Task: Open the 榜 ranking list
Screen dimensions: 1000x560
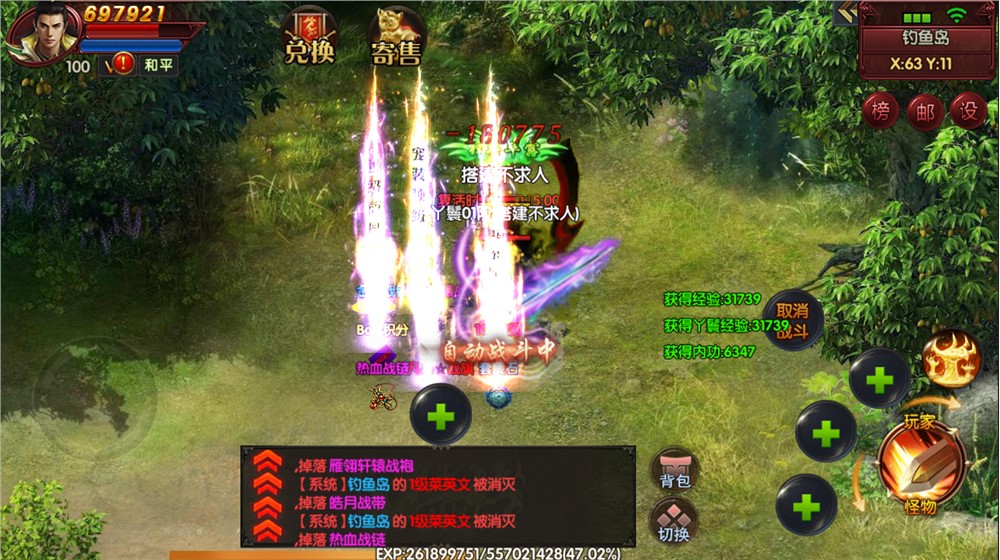Action: pyautogui.click(x=880, y=112)
